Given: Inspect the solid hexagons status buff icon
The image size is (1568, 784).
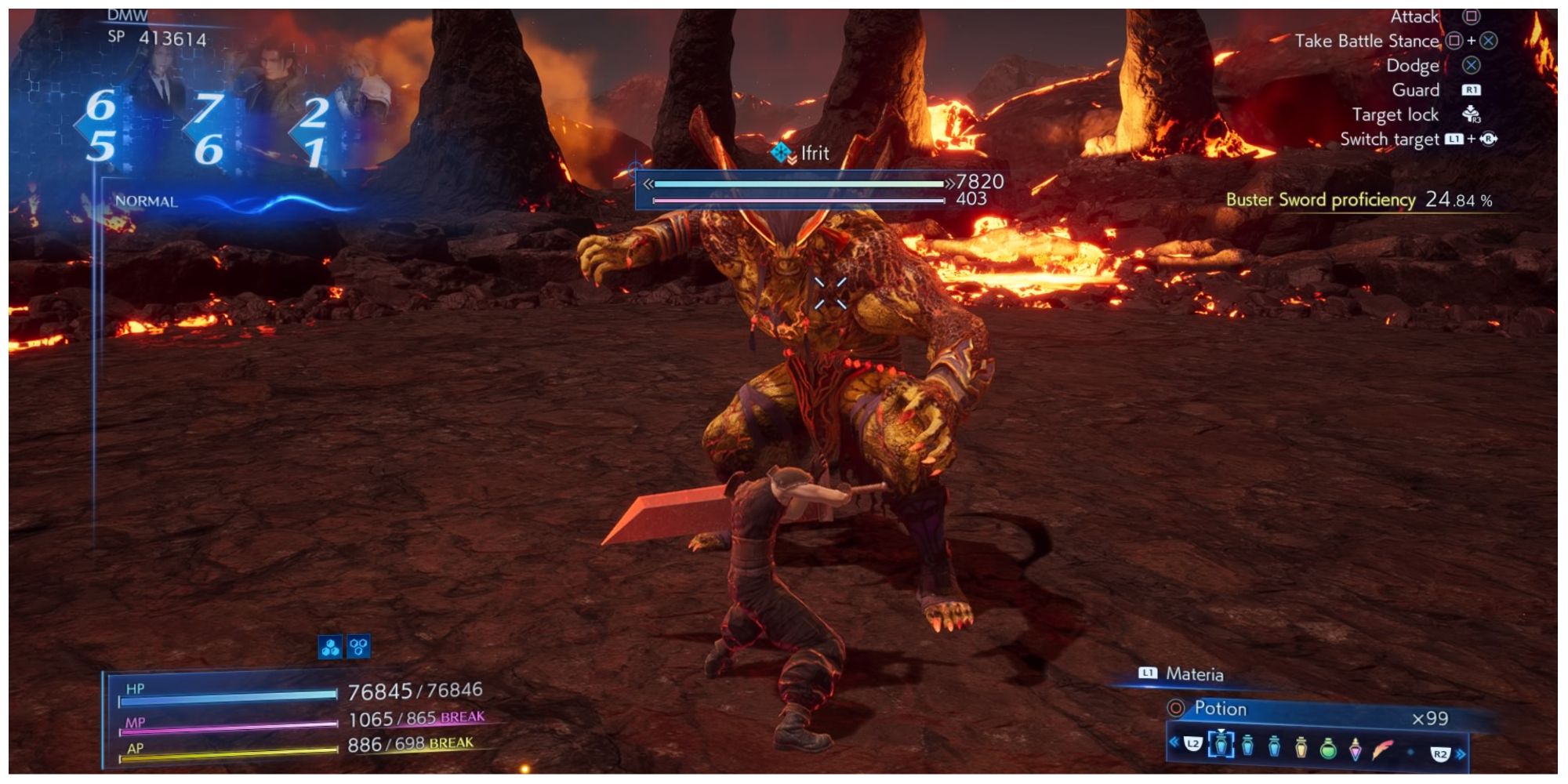Looking at the screenshot, I should pos(330,647).
